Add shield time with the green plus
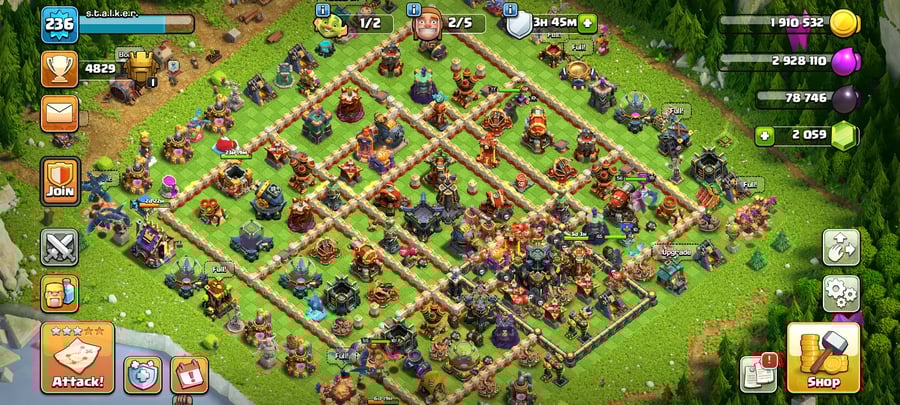This screenshot has height=405, width=900. tap(586, 23)
